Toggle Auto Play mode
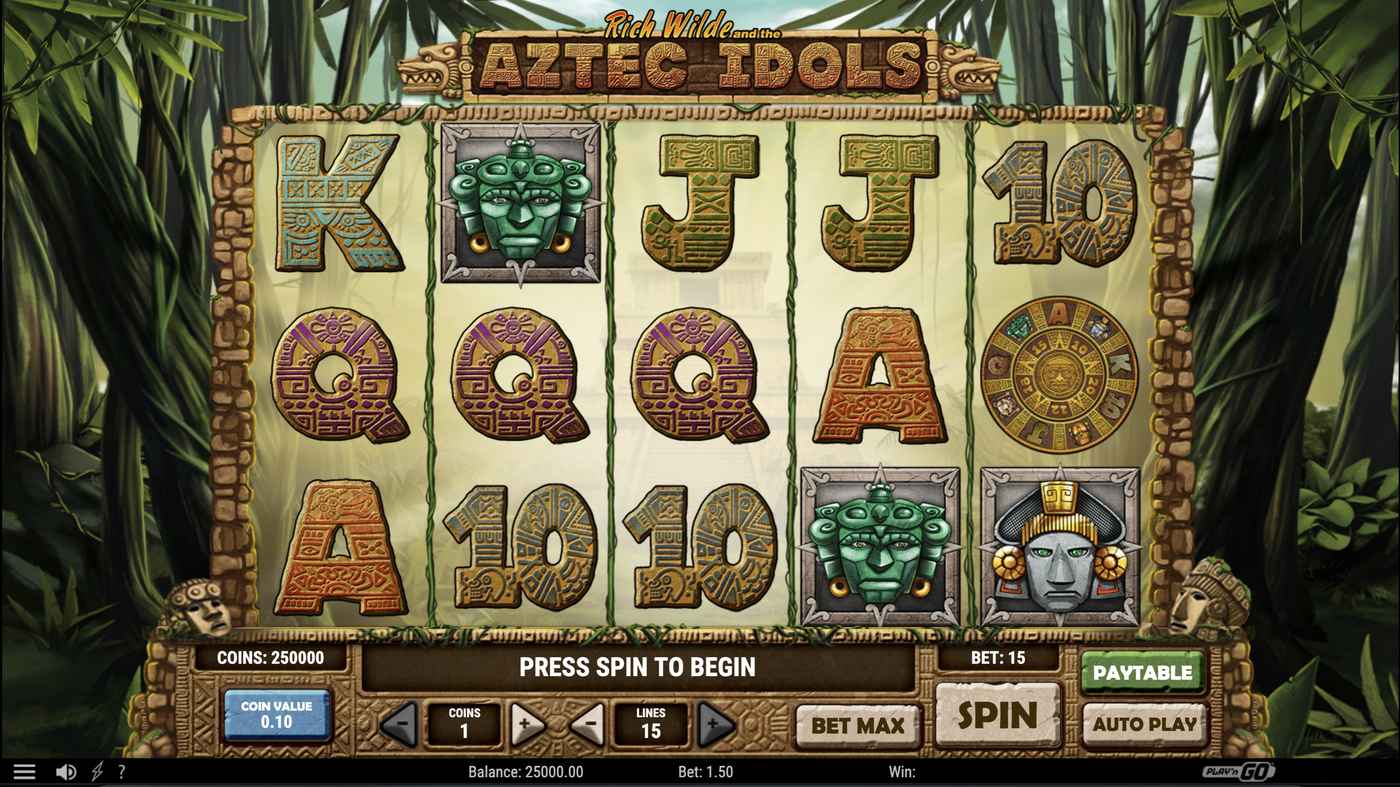Viewport: 1400px width, 787px height. click(1142, 725)
